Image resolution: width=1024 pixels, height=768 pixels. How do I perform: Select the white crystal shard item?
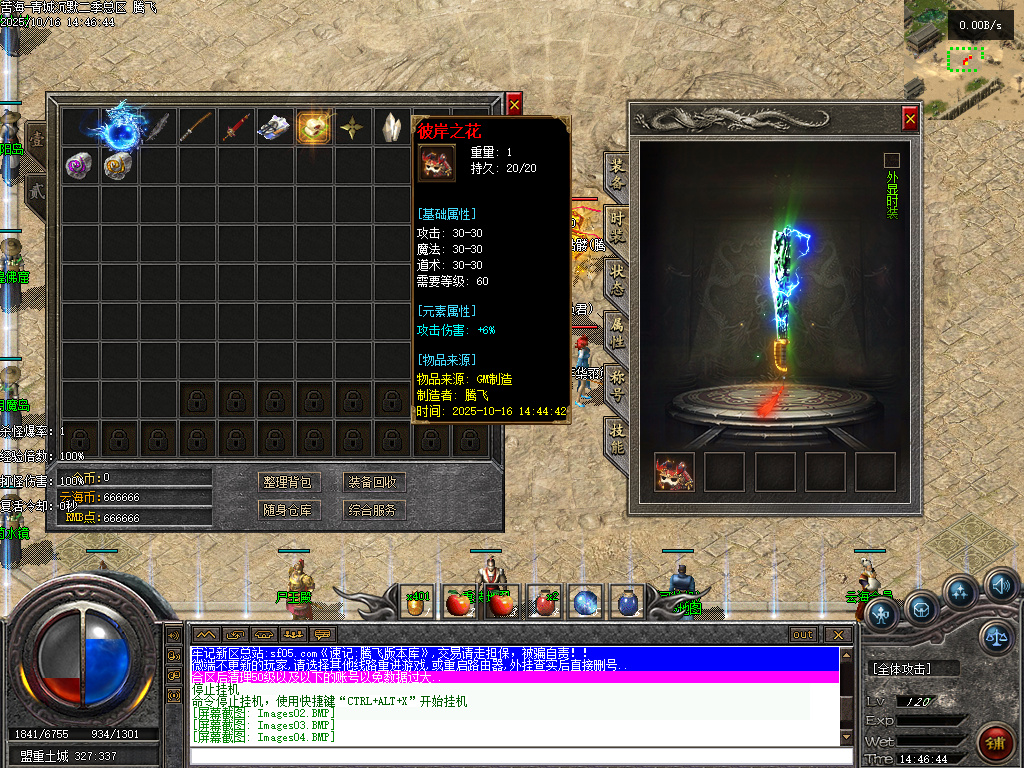coord(391,127)
